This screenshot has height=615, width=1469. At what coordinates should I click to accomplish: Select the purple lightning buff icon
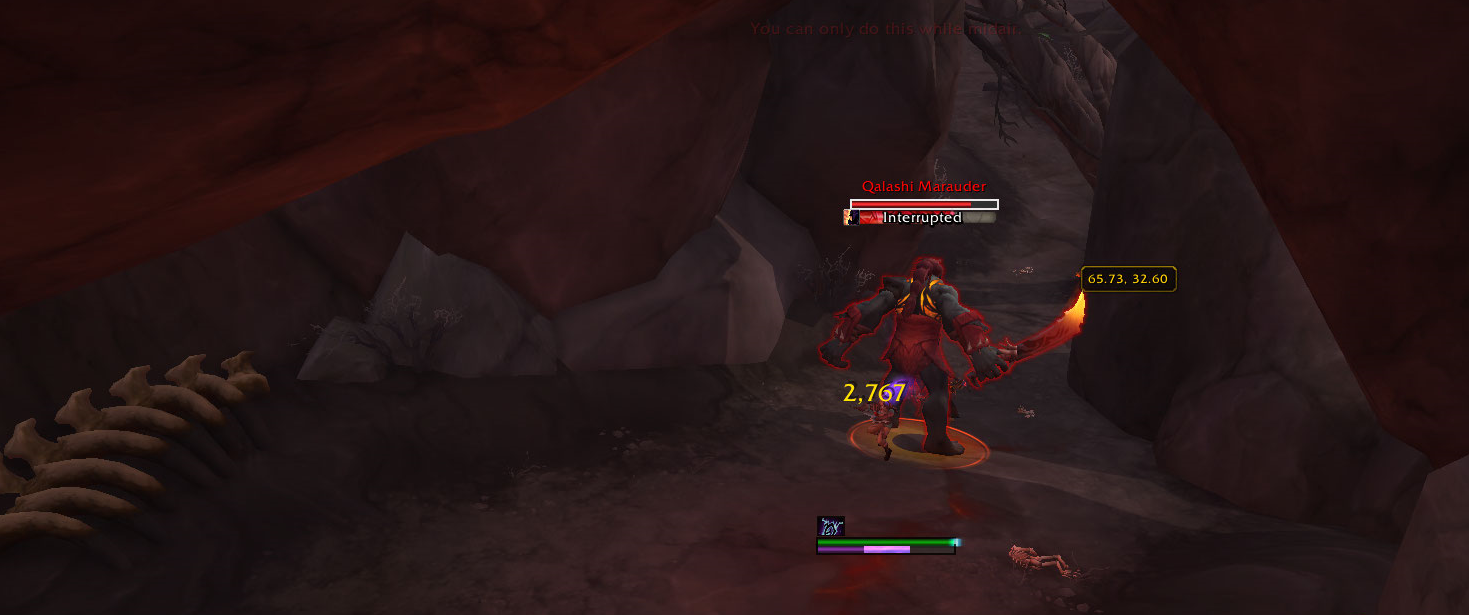(831, 526)
